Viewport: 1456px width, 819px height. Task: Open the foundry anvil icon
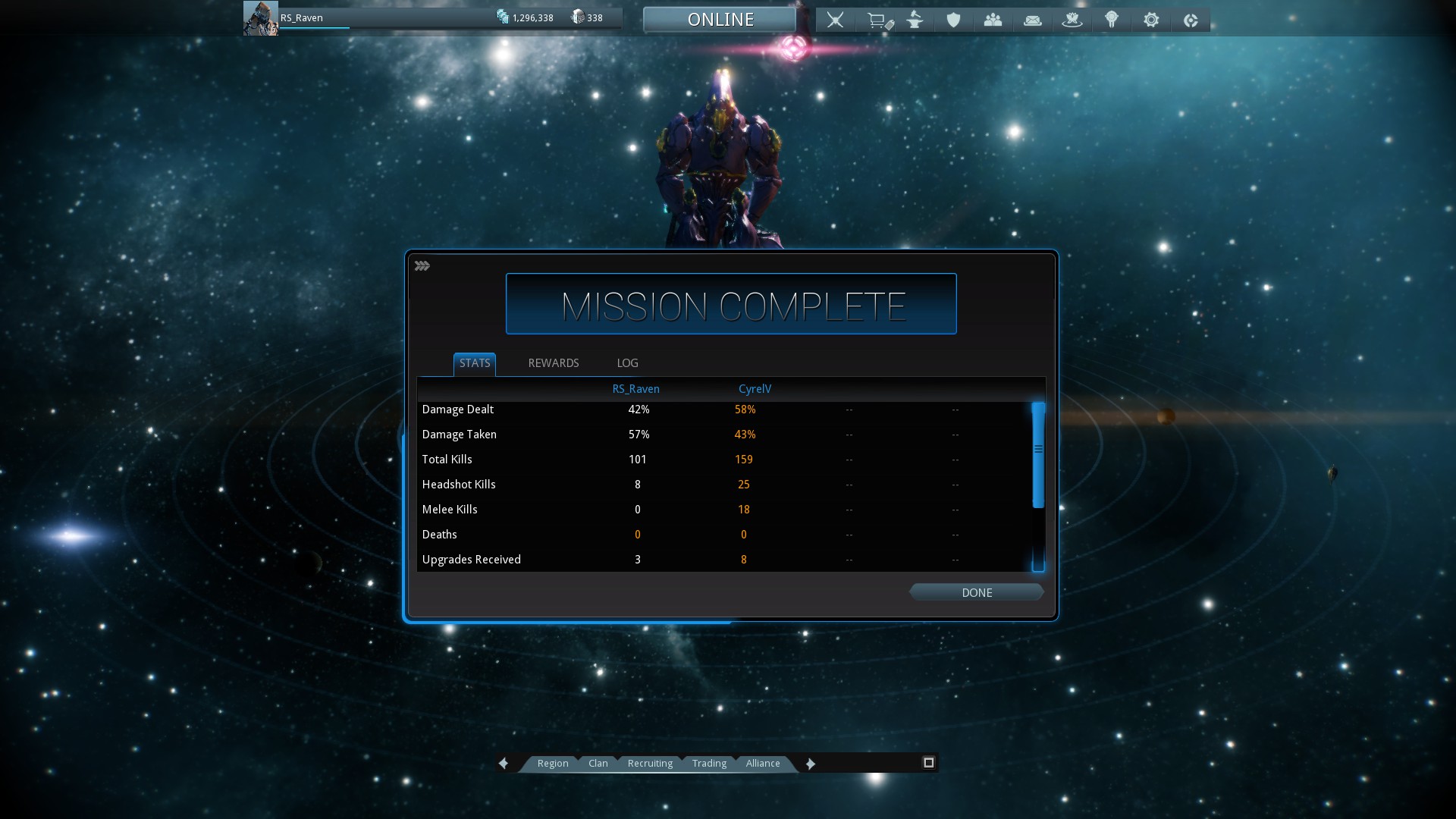tap(915, 20)
